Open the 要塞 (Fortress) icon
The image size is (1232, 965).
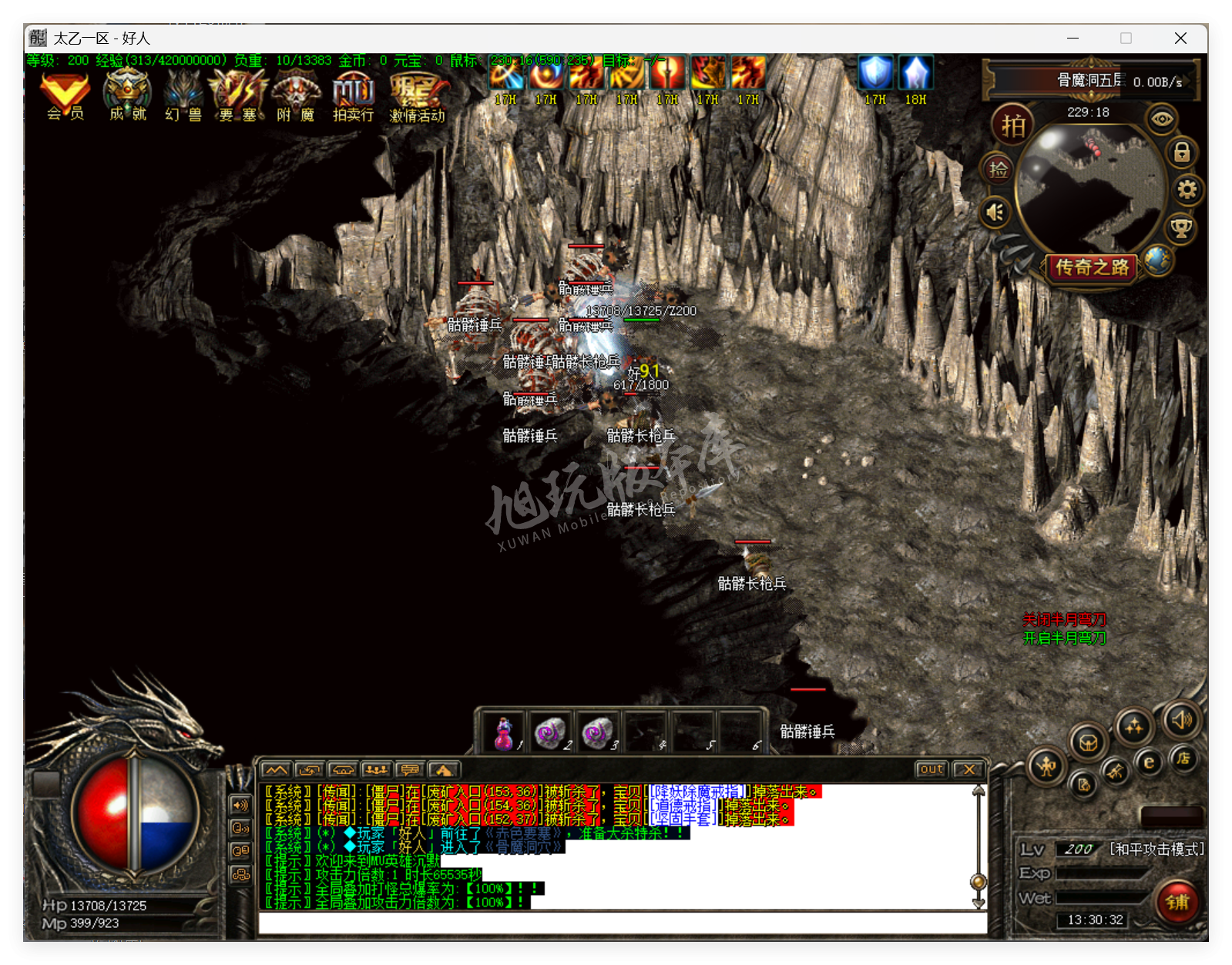pyautogui.click(x=238, y=95)
